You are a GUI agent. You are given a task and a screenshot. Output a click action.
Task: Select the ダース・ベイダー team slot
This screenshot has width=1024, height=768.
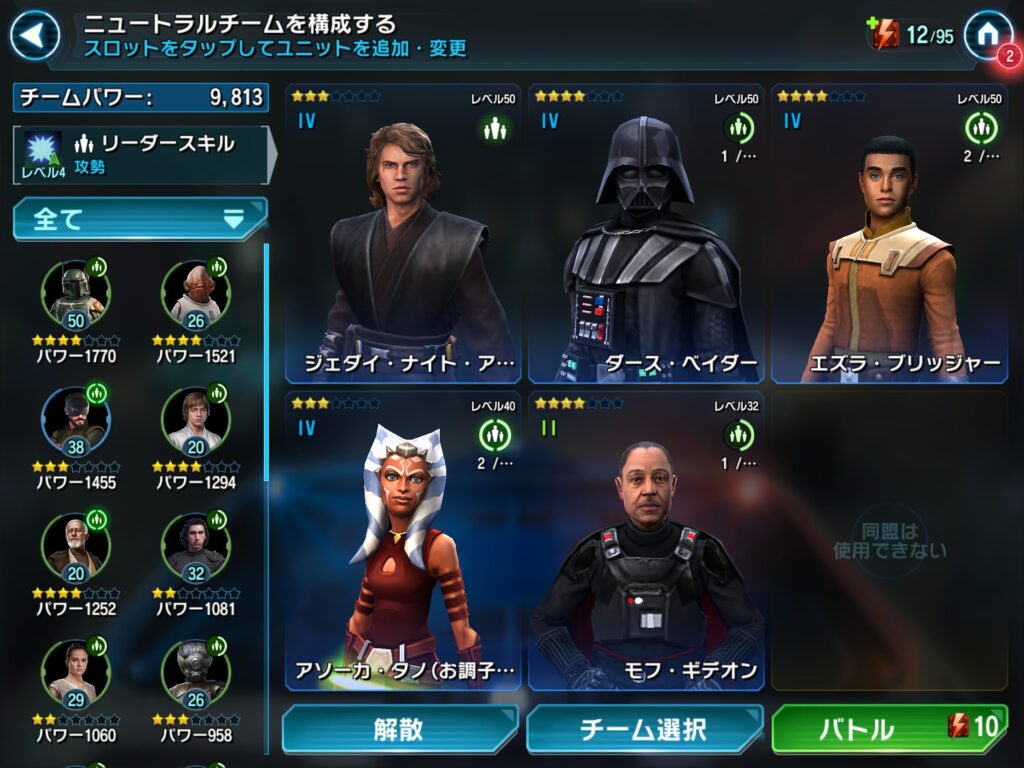pyautogui.click(x=647, y=234)
